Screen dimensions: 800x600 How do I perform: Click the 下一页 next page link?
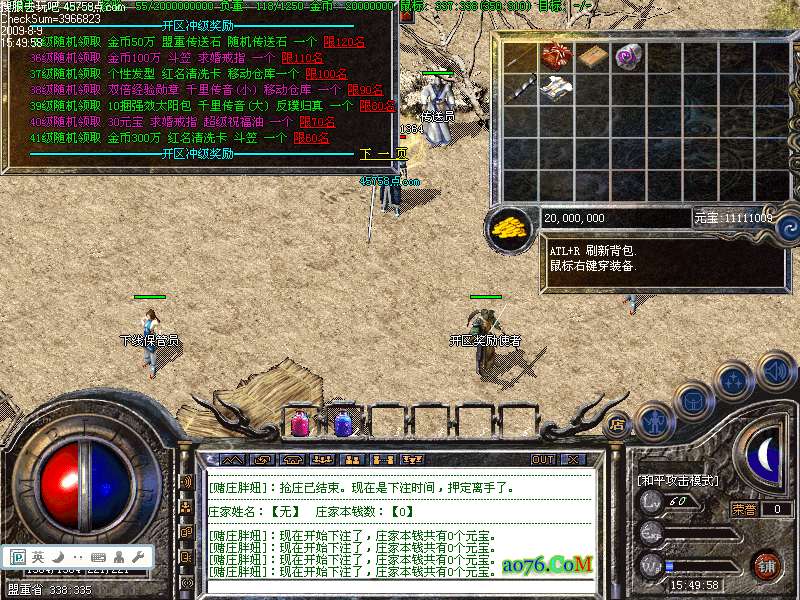click(x=383, y=154)
